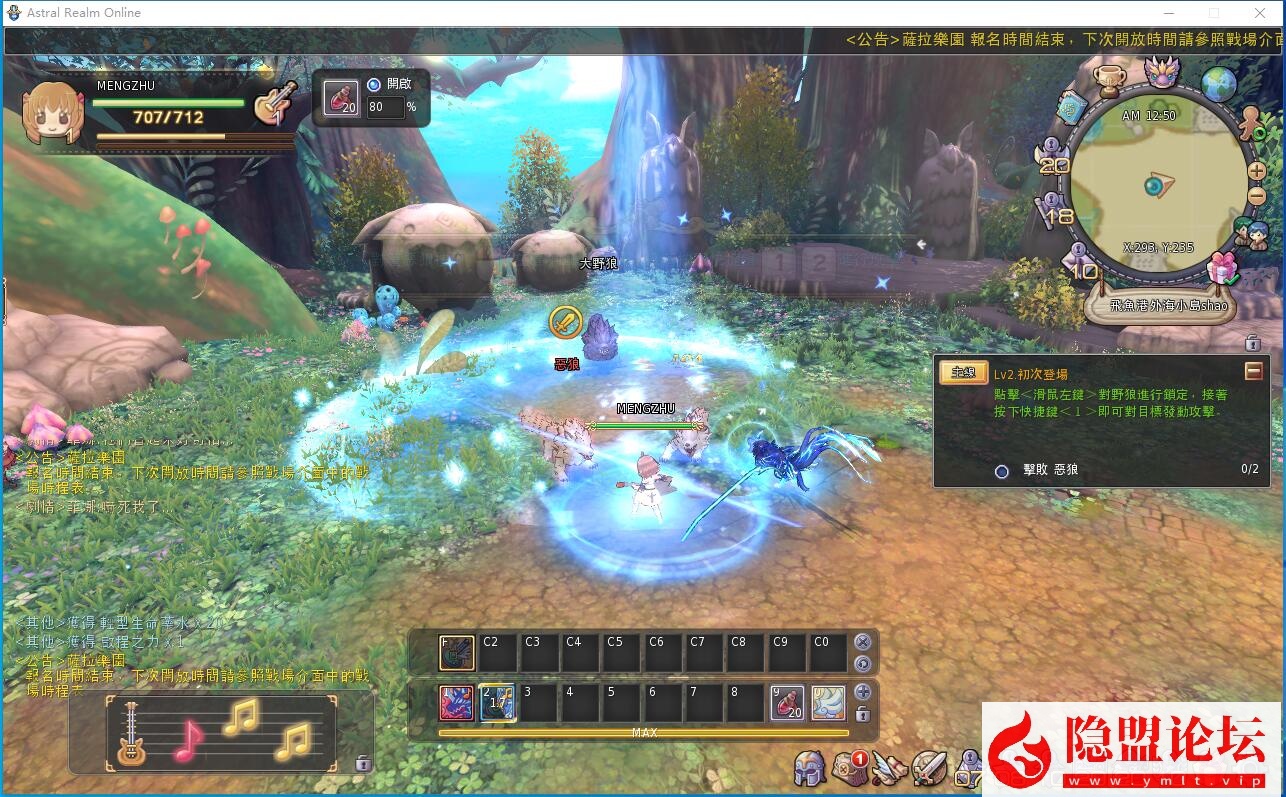The width and height of the screenshot is (1286, 797).
Task: Zoom in the minimap with plus button
Action: coord(1257,171)
